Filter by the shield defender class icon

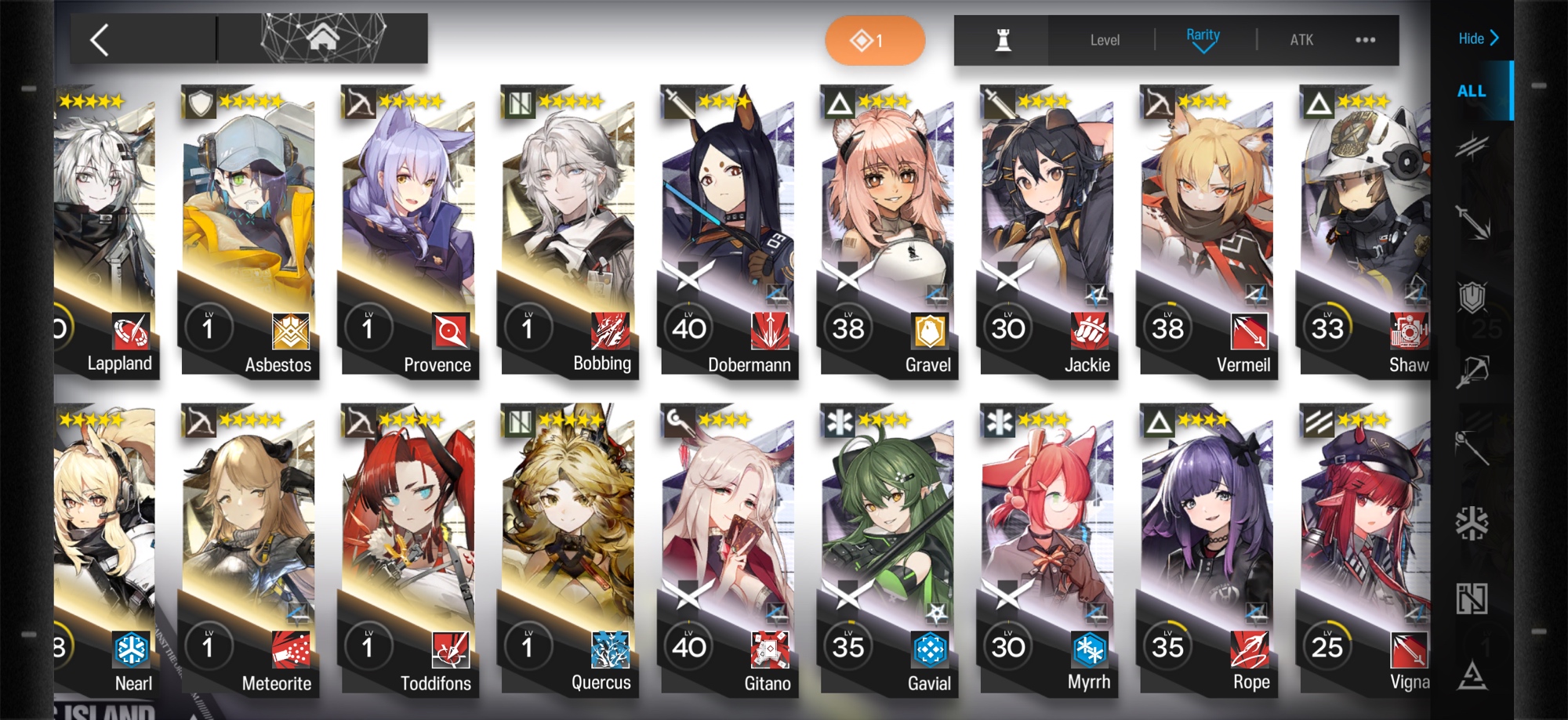[1472, 296]
